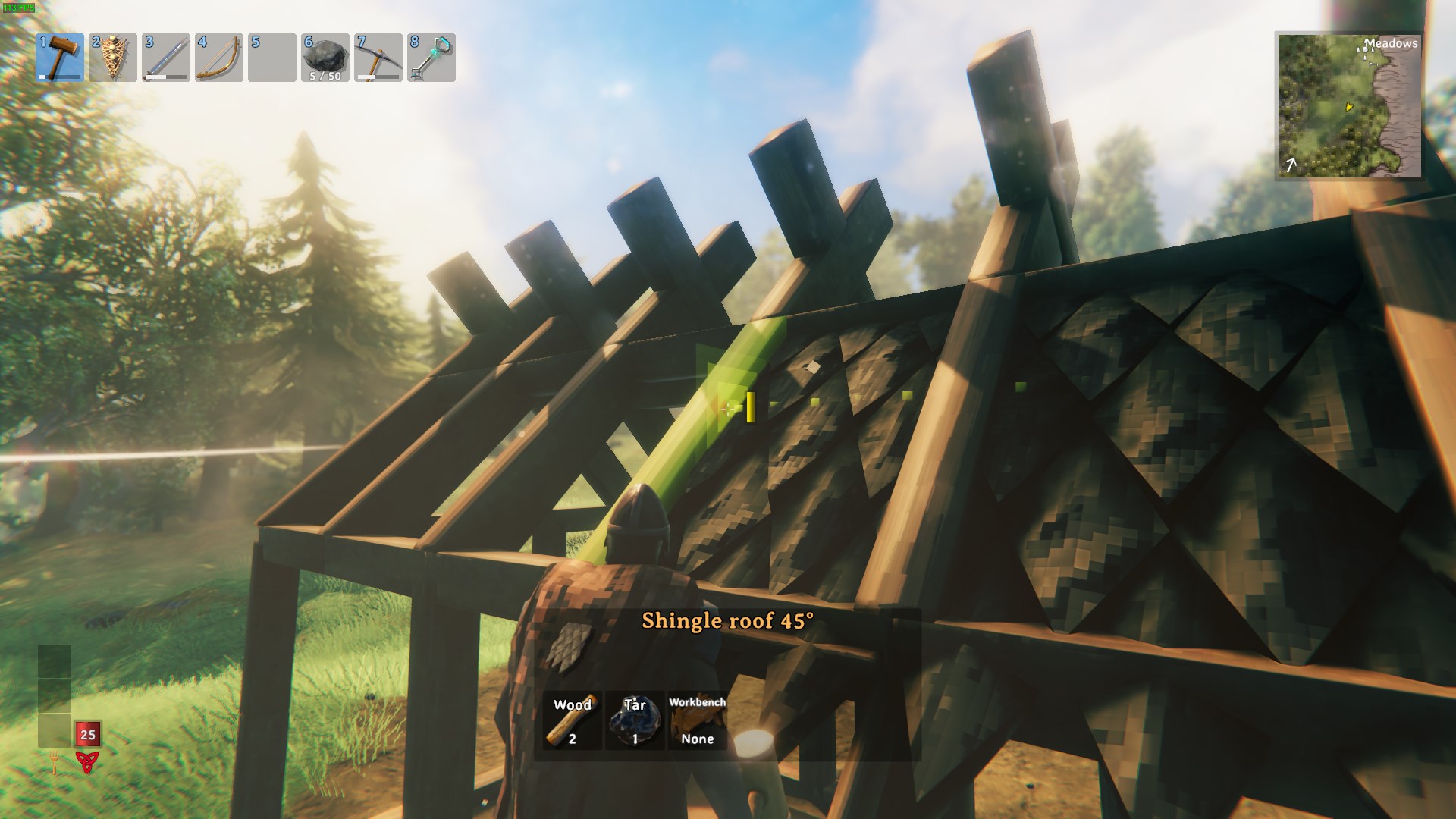This screenshot has height=819, width=1456.
Task: Select the glowing key item slot
Action: [431, 57]
